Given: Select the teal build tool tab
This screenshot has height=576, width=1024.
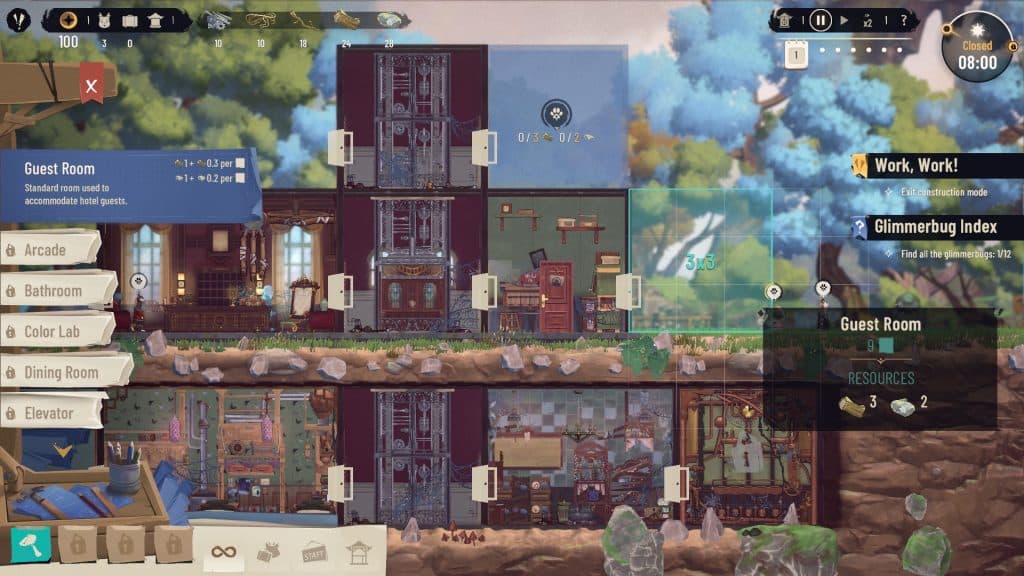Looking at the screenshot, I should tap(31, 546).
